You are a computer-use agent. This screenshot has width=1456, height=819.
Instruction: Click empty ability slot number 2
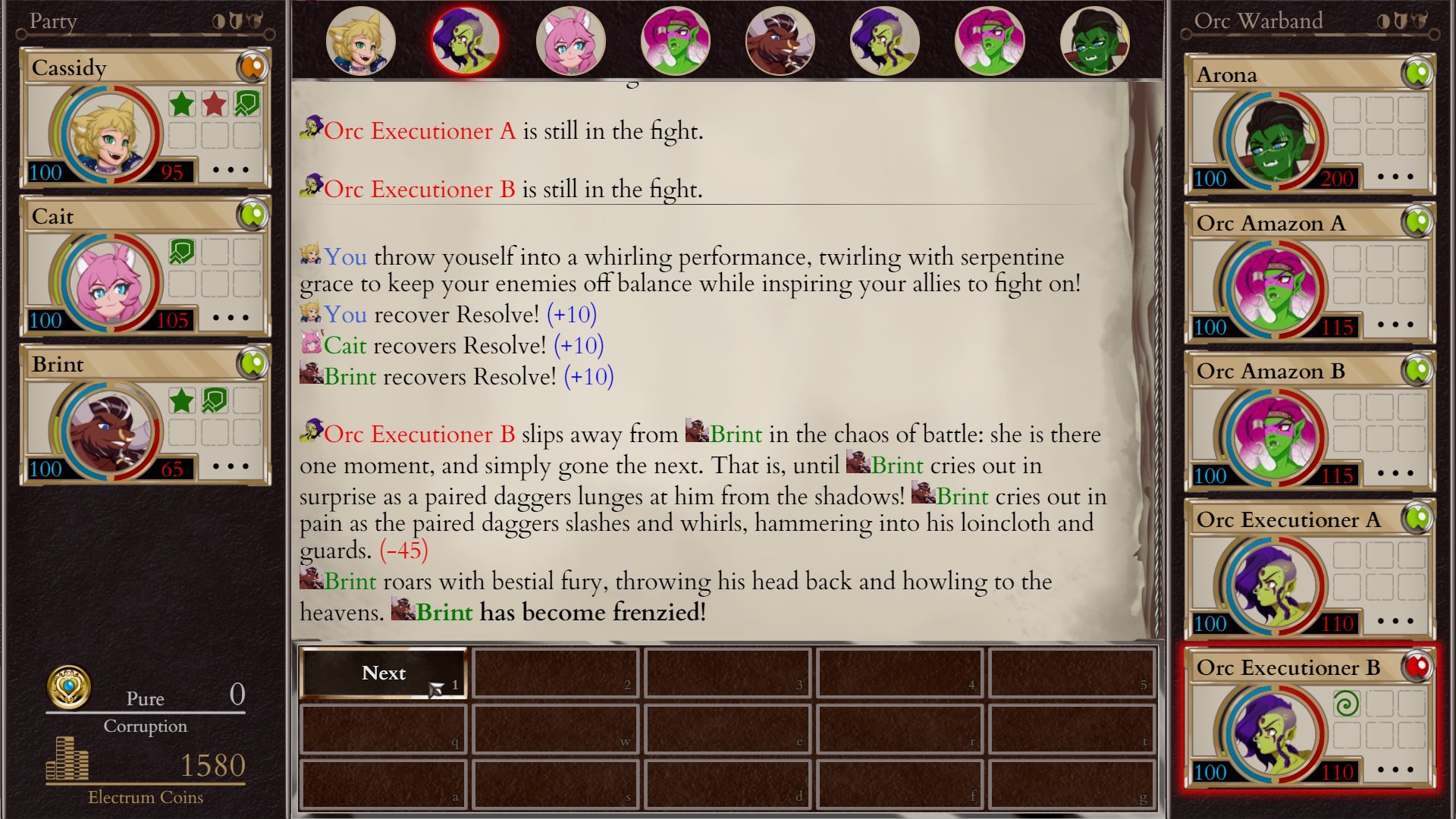point(554,673)
